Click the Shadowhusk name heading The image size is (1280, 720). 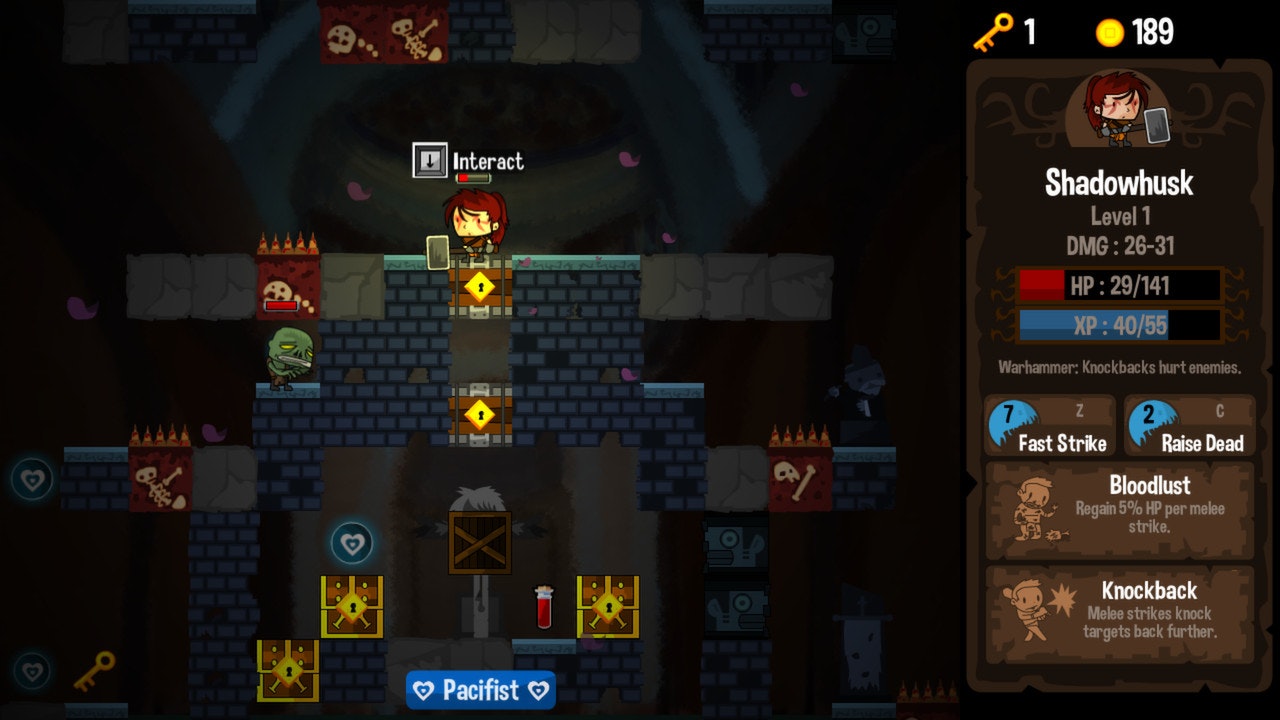(1119, 184)
